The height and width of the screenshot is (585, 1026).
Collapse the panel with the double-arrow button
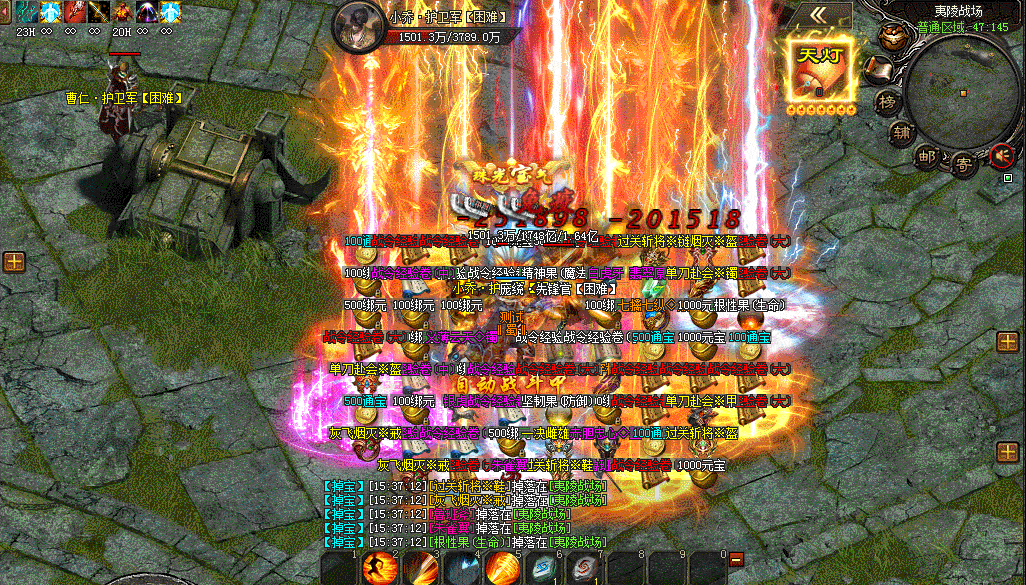pyautogui.click(x=818, y=15)
